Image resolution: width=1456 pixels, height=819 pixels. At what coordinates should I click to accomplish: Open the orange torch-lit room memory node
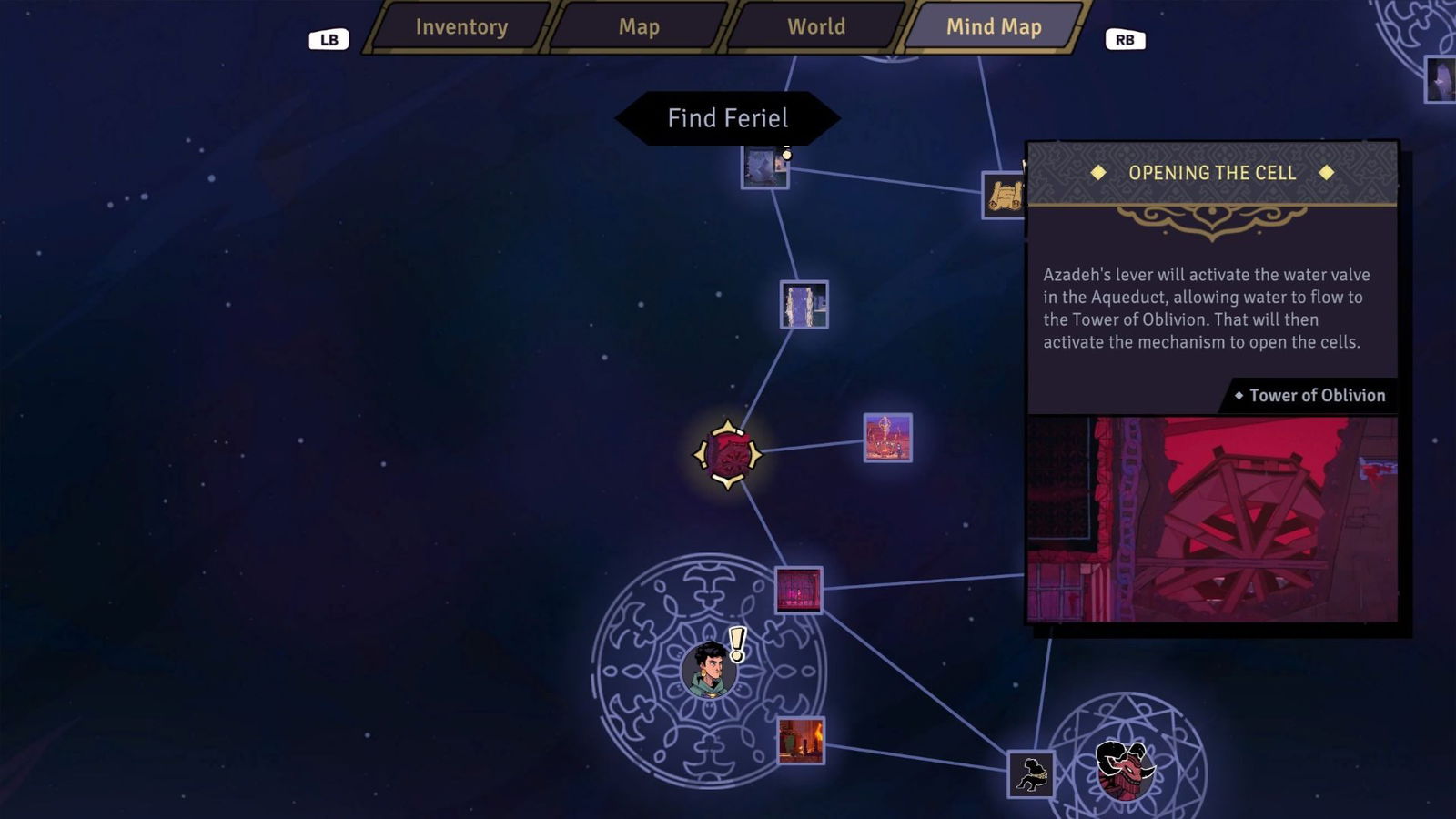(x=801, y=740)
